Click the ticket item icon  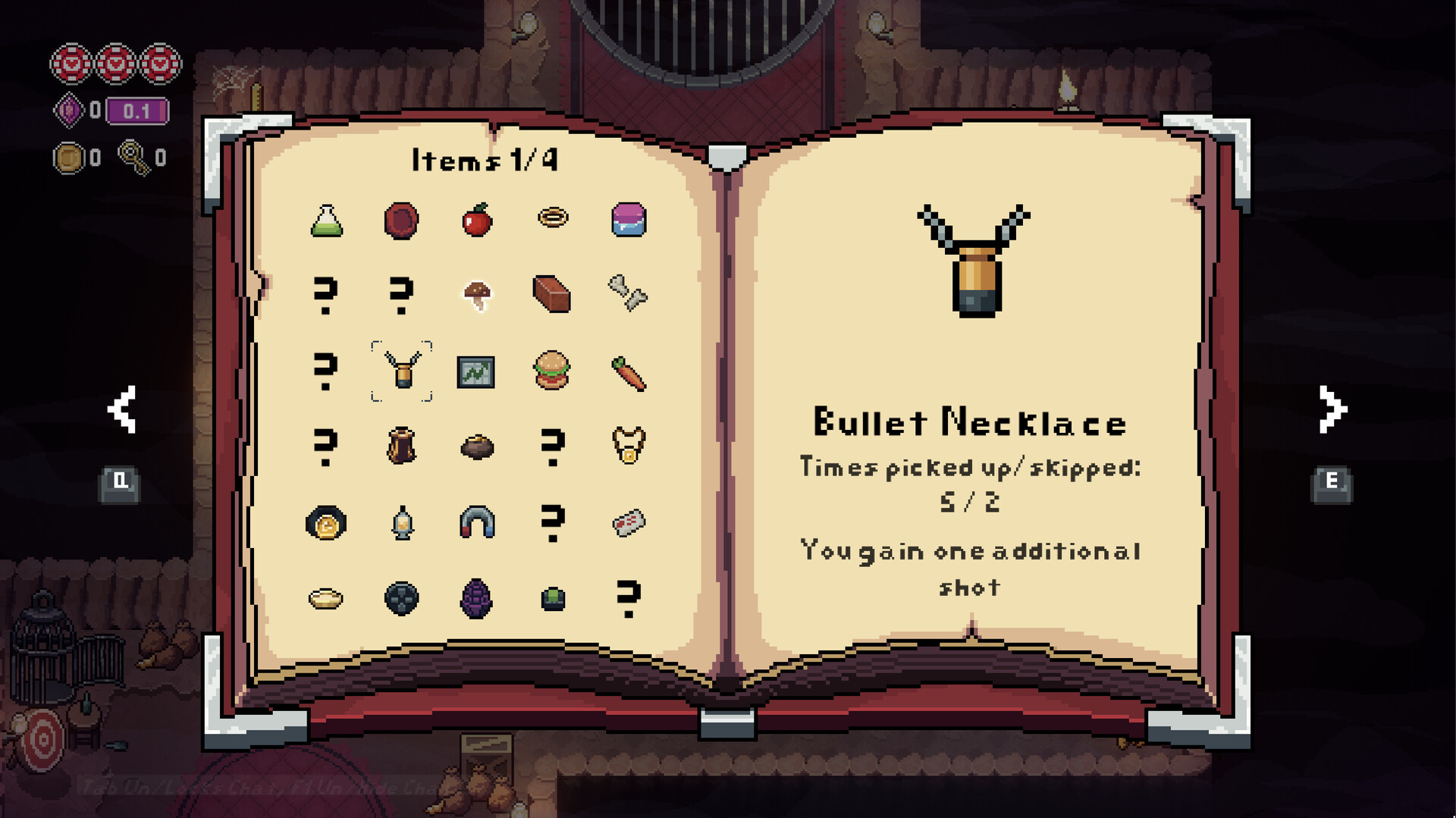click(x=627, y=522)
